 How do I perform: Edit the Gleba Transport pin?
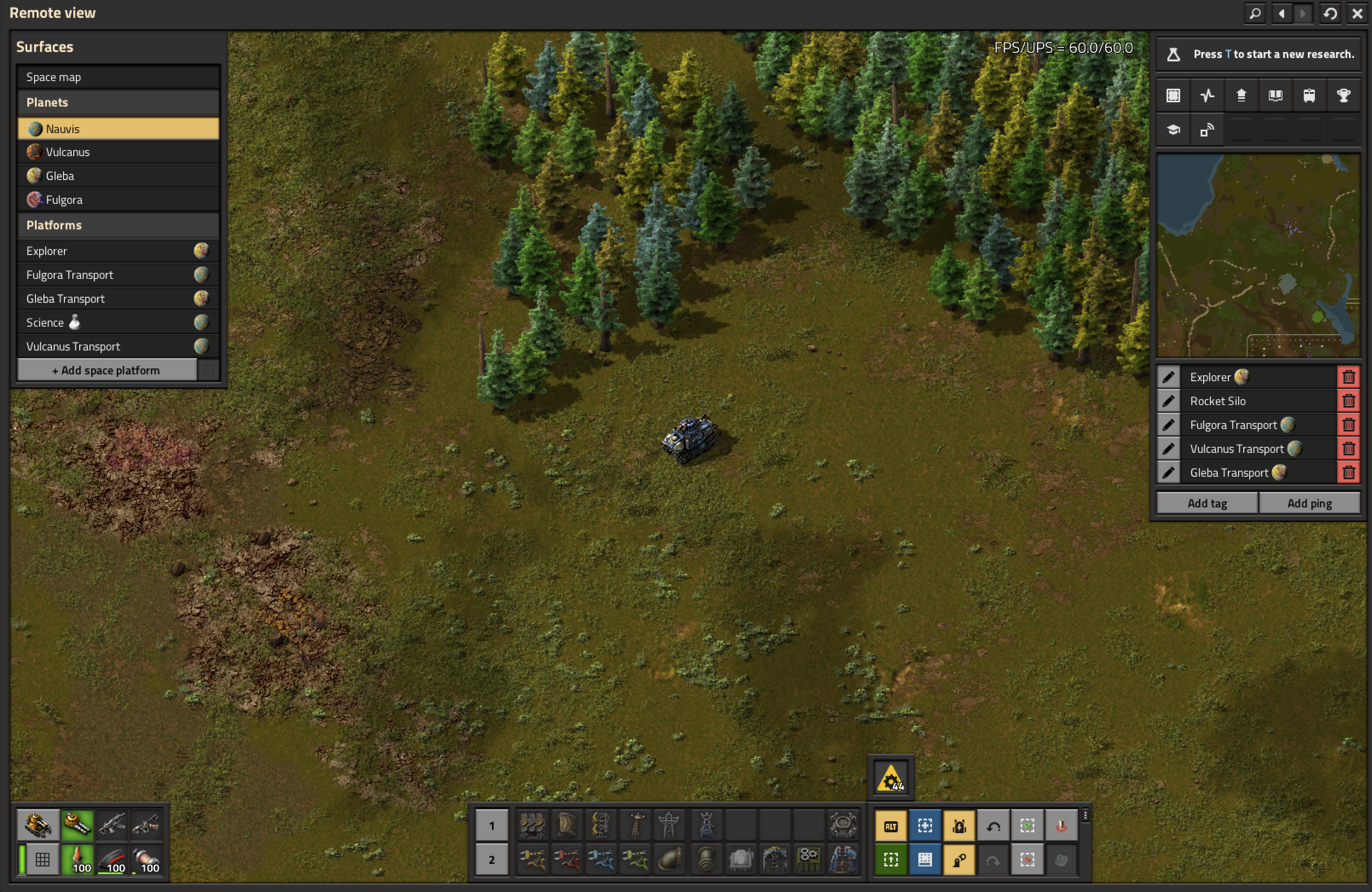coord(1168,473)
